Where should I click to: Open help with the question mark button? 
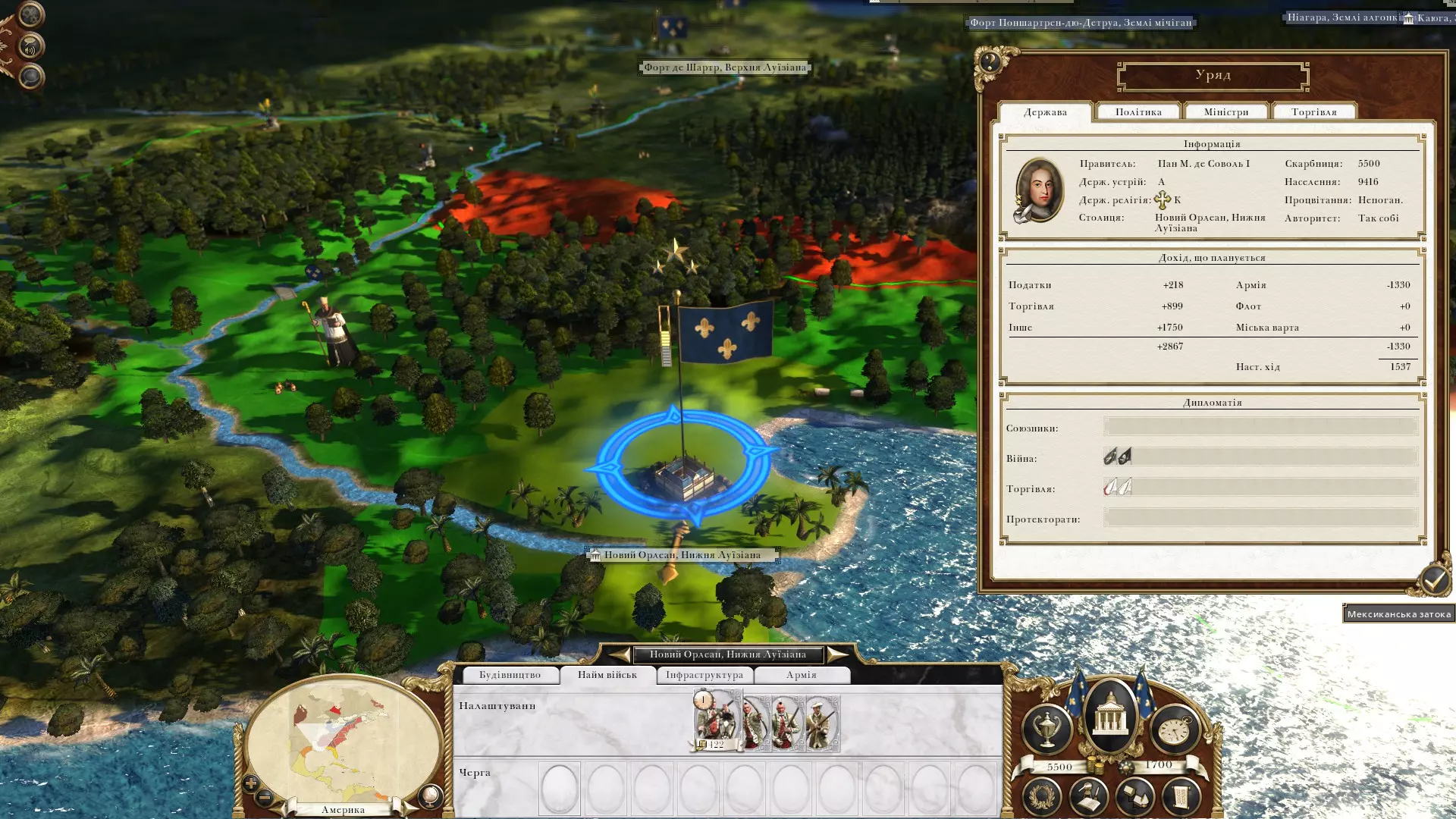pyautogui.click(x=990, y=61)
